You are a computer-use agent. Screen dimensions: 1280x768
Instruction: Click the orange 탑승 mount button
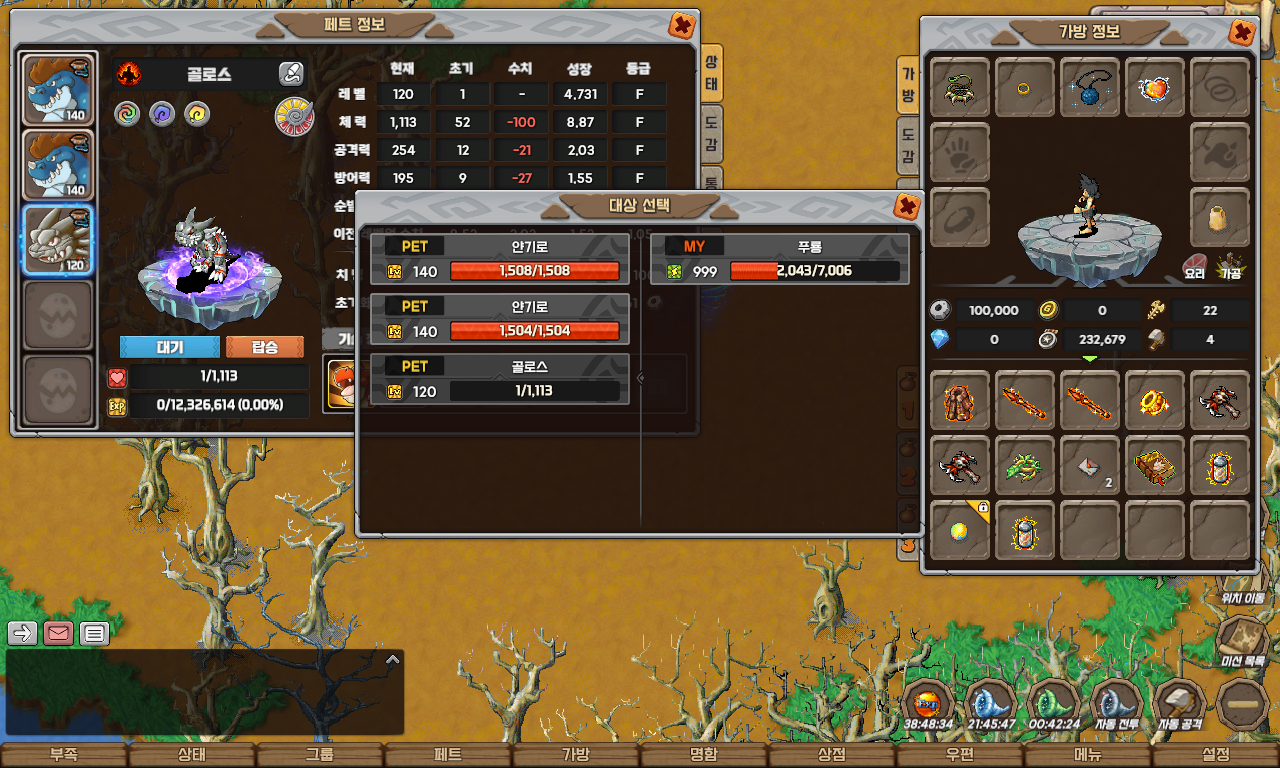click(264, 347)
